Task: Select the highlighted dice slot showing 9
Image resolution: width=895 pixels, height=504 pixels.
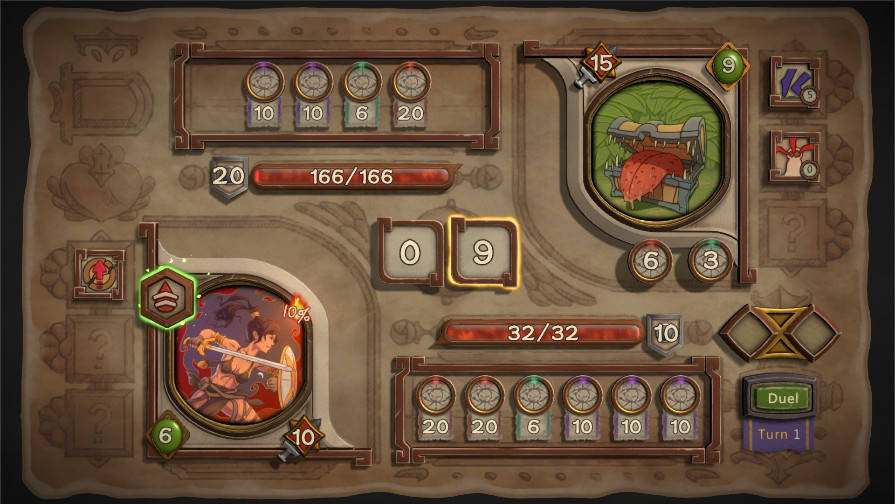Action: pos(483,252)
